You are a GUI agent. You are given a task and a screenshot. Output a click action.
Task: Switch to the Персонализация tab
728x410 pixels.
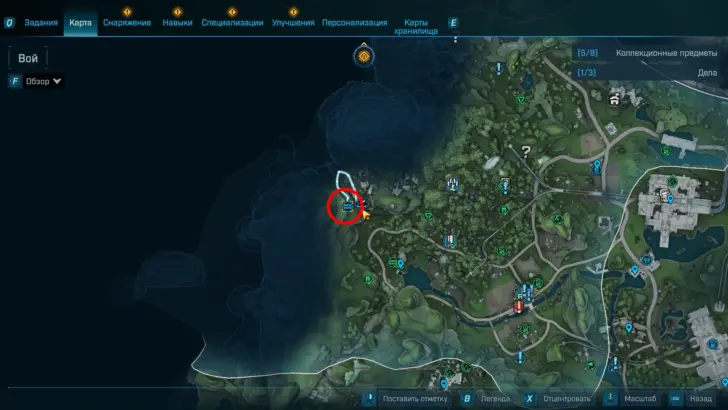(355, 22)
